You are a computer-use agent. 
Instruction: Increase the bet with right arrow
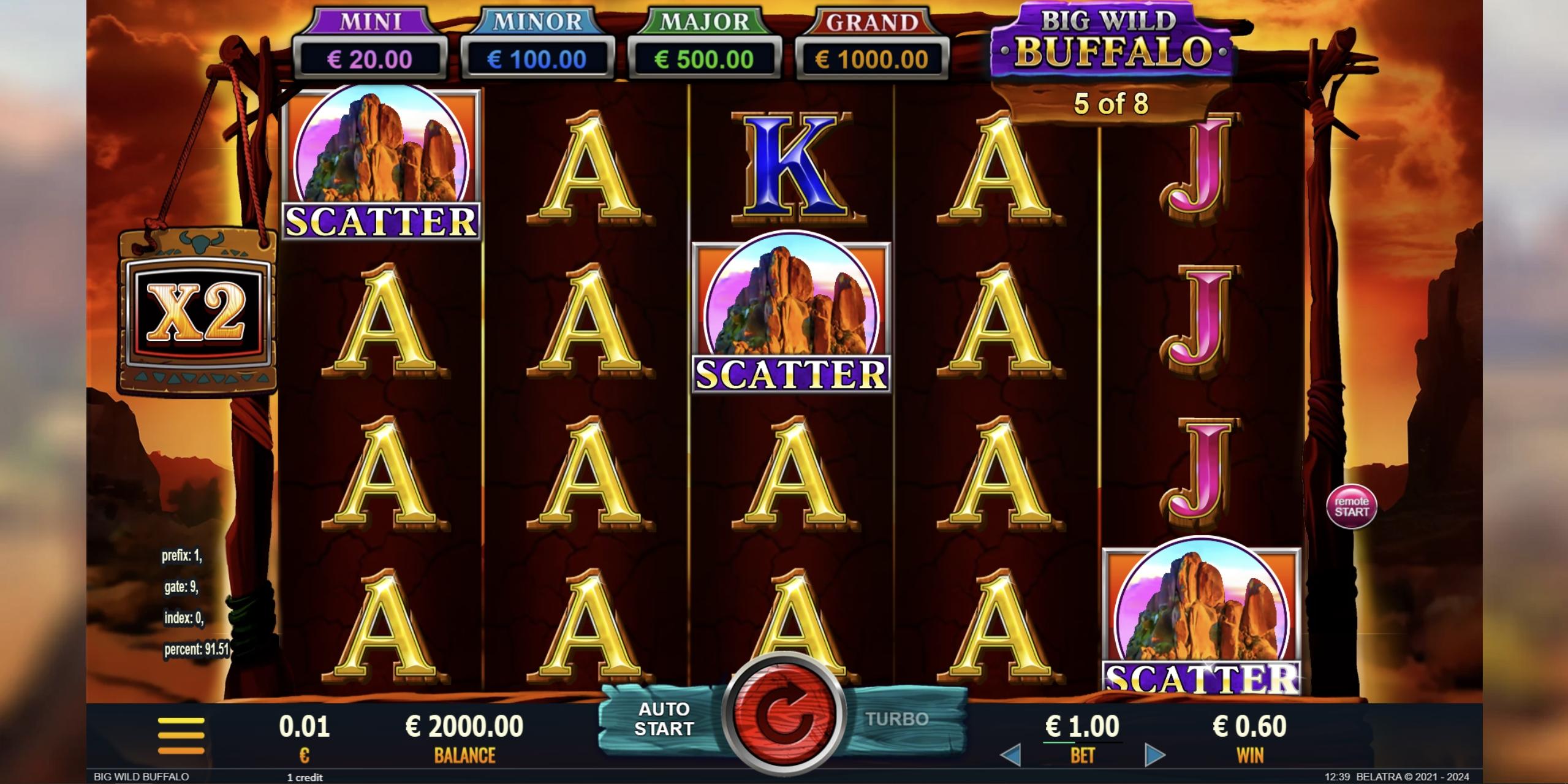point(1154,756)
